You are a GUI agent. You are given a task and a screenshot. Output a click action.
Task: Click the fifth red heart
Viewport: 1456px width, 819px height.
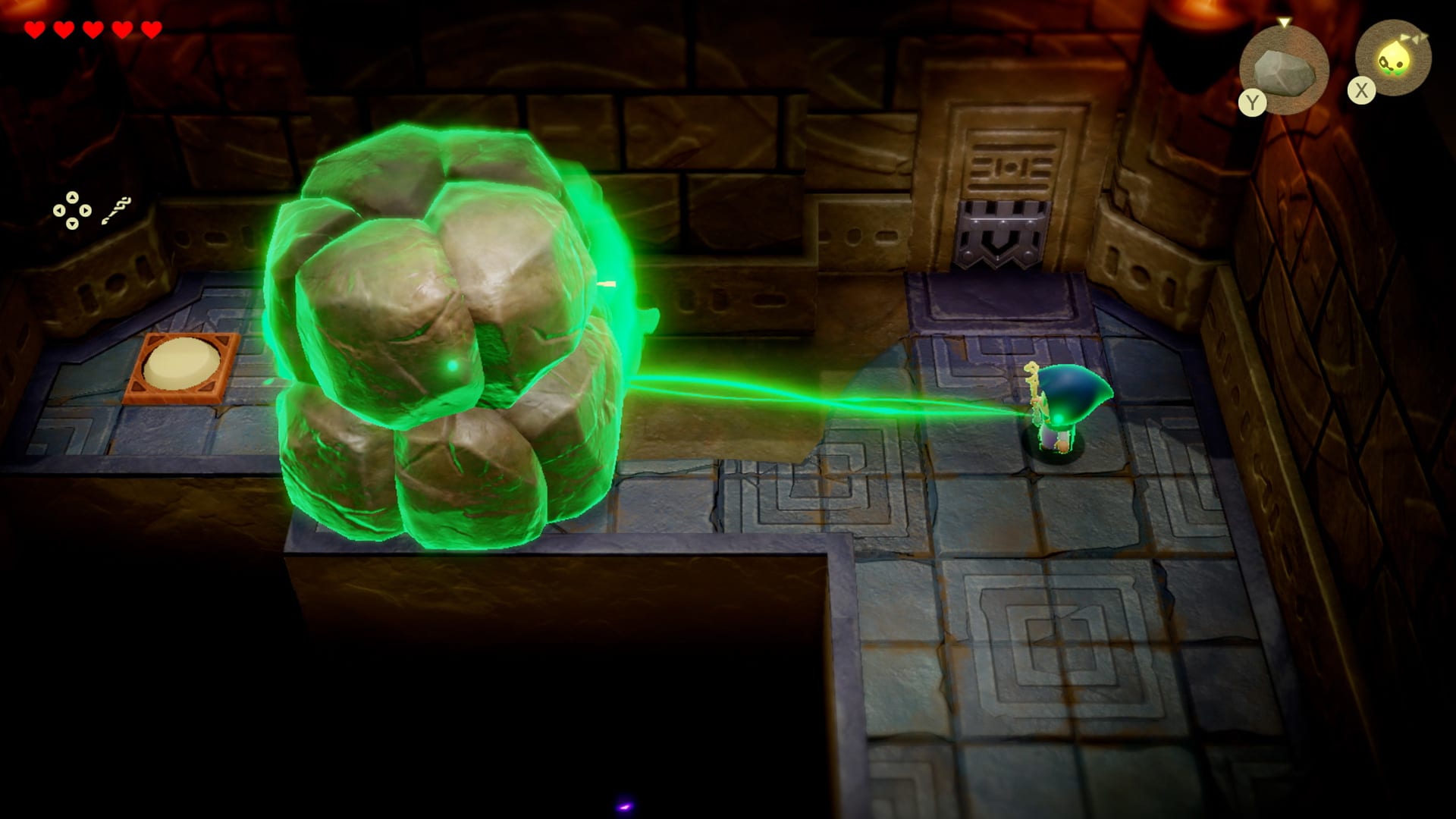coord(150,30)
